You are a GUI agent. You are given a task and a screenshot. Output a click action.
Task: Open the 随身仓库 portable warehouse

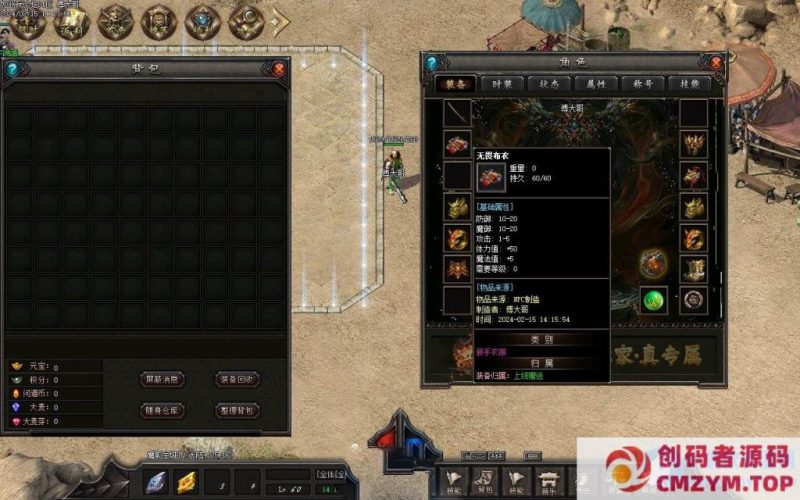[x=162, y=410]
